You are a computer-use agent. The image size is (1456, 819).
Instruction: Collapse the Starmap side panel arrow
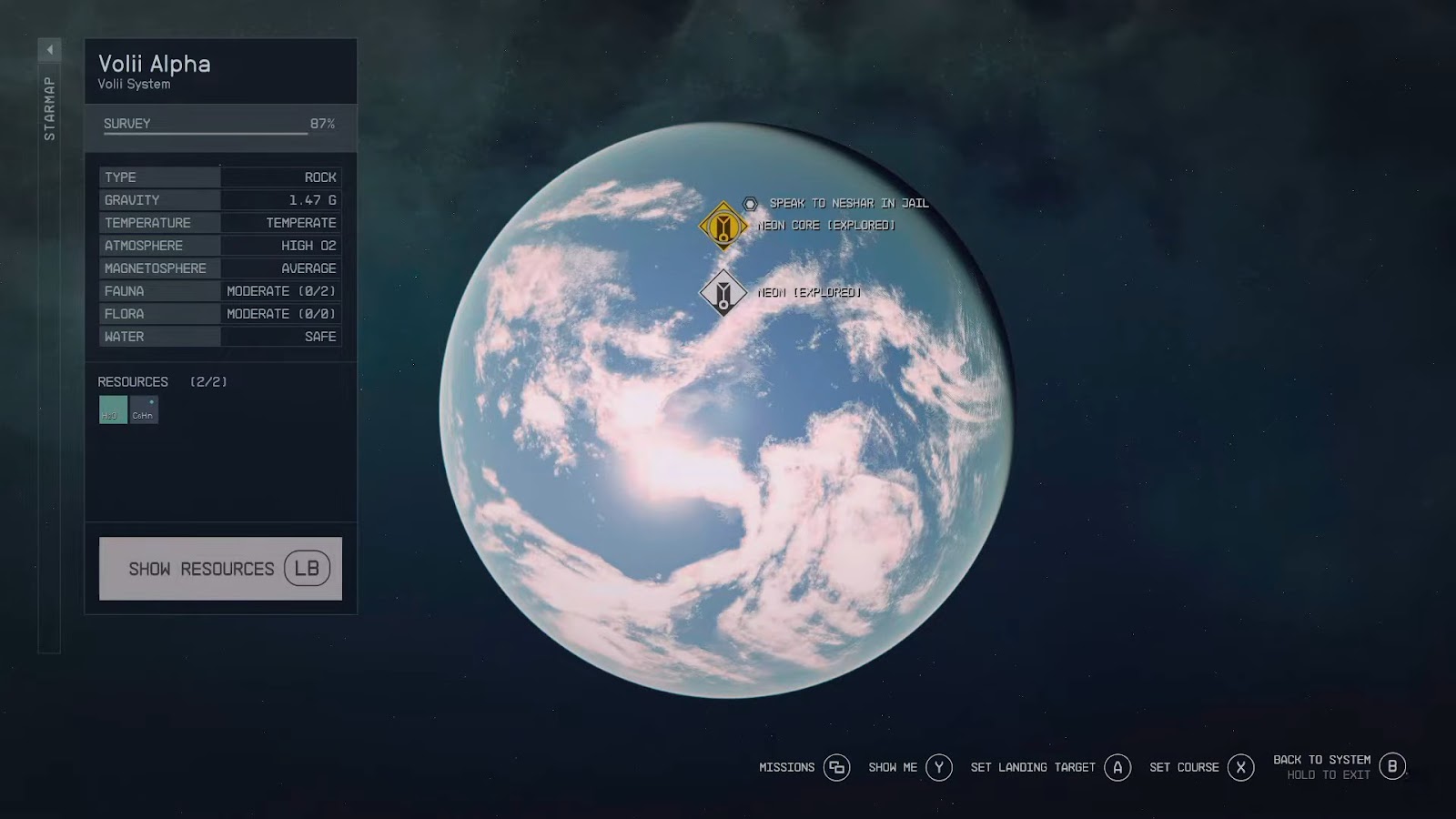(50, 49)
